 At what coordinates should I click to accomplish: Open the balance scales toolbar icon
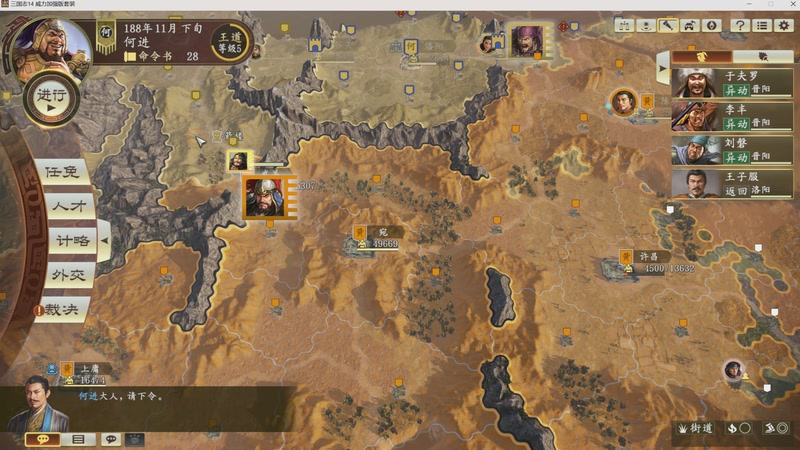pos(624,25)
